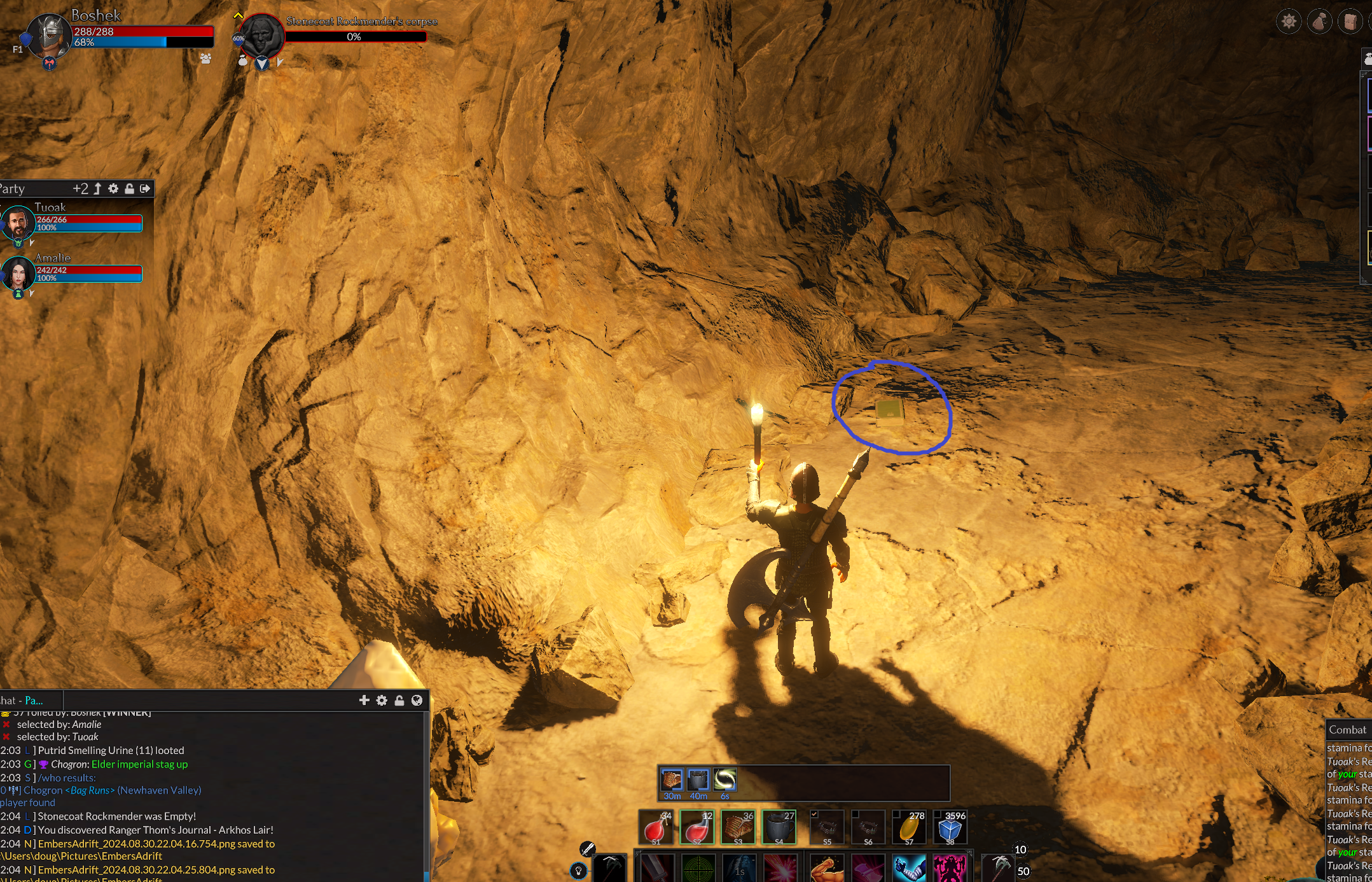1372x882 pixels.
Task: Open party window settings gear
Action: click(113, 188)
